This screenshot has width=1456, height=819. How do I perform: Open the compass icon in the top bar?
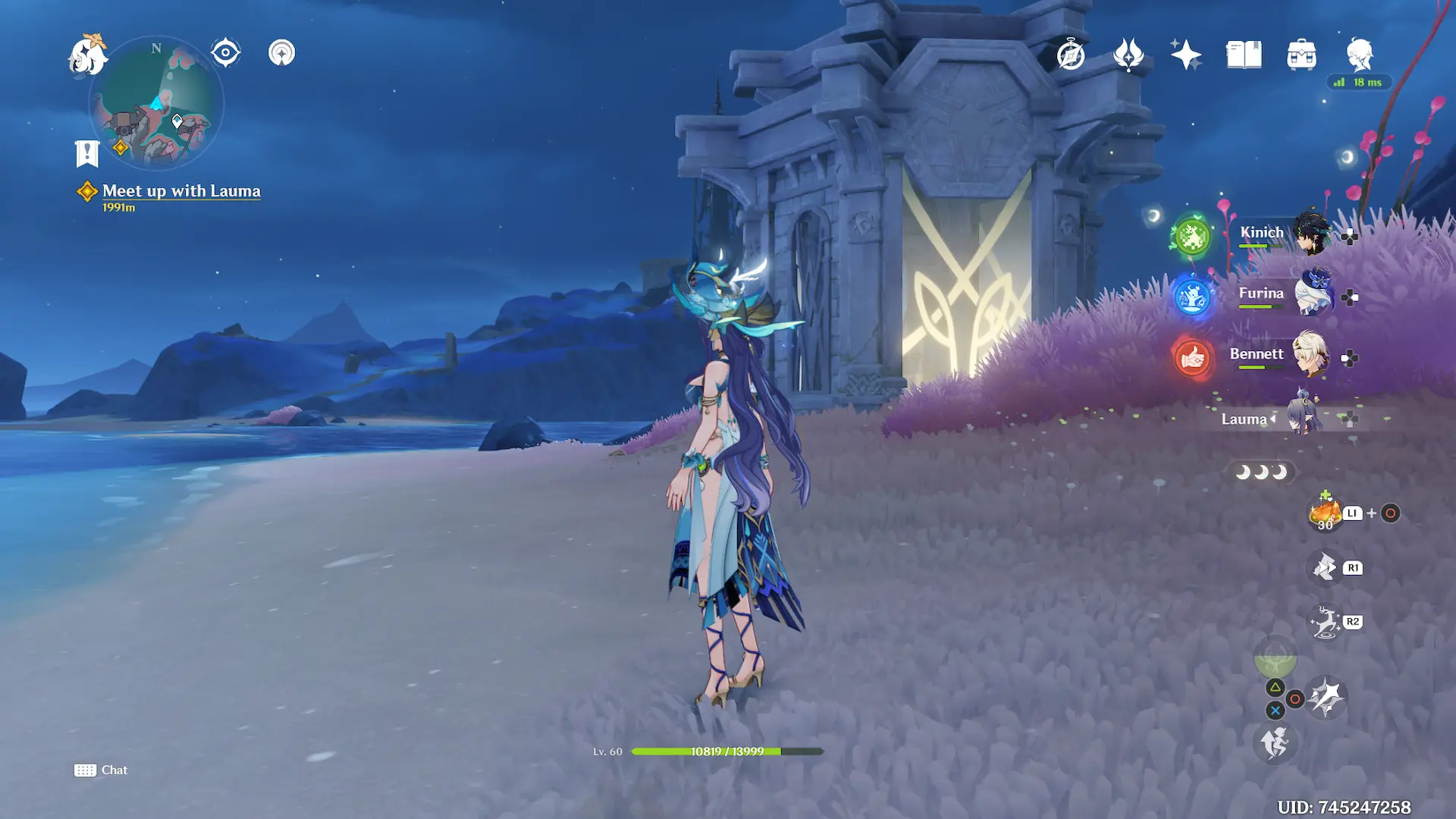(x=1071, y=55)
